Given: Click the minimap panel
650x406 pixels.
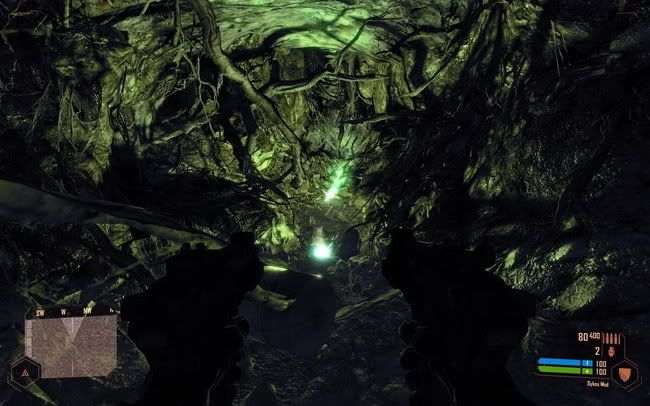Looking at the screenshot, I should click(70, 346).
